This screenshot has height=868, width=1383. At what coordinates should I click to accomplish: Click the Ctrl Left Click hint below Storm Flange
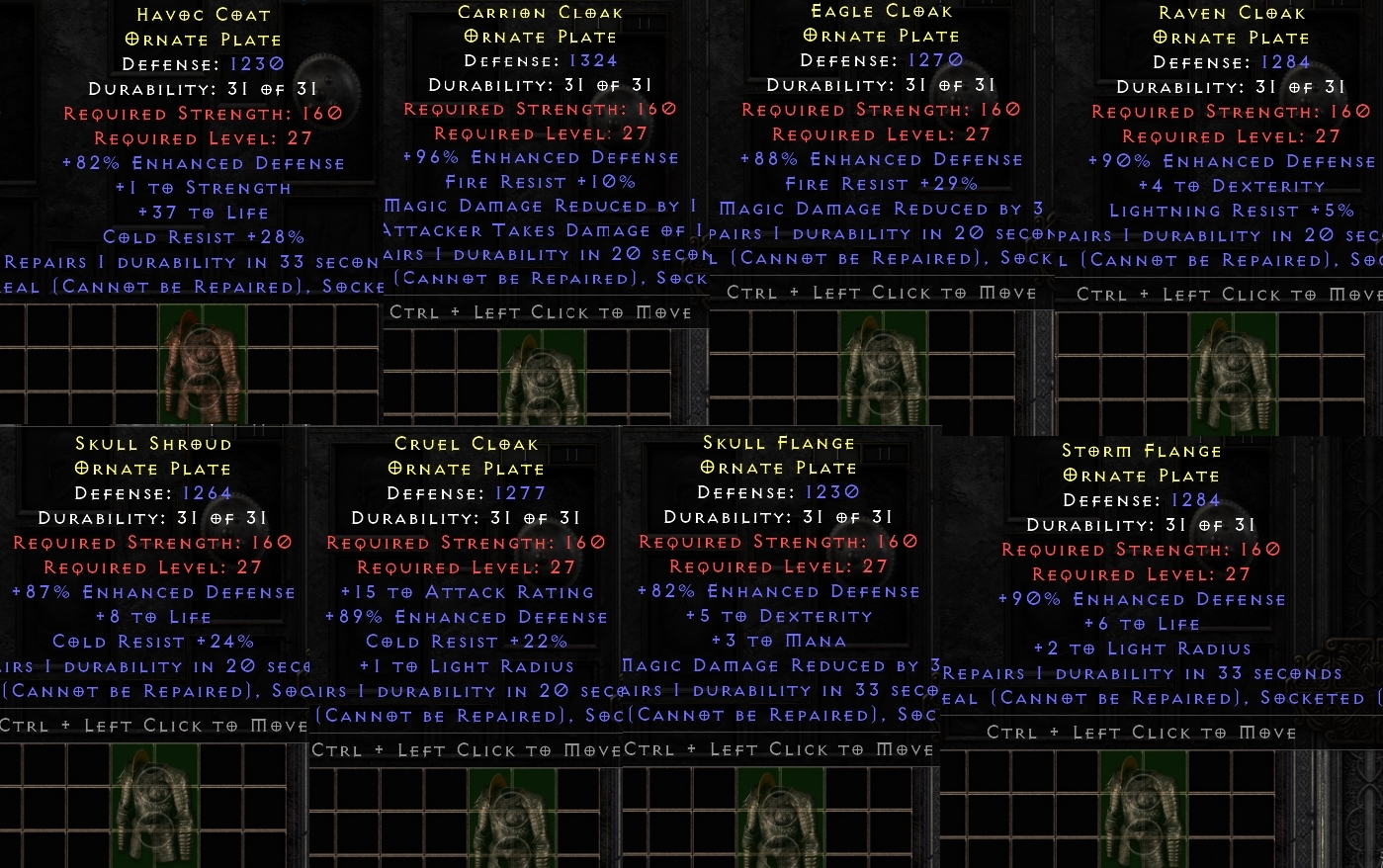[1142, 733]
